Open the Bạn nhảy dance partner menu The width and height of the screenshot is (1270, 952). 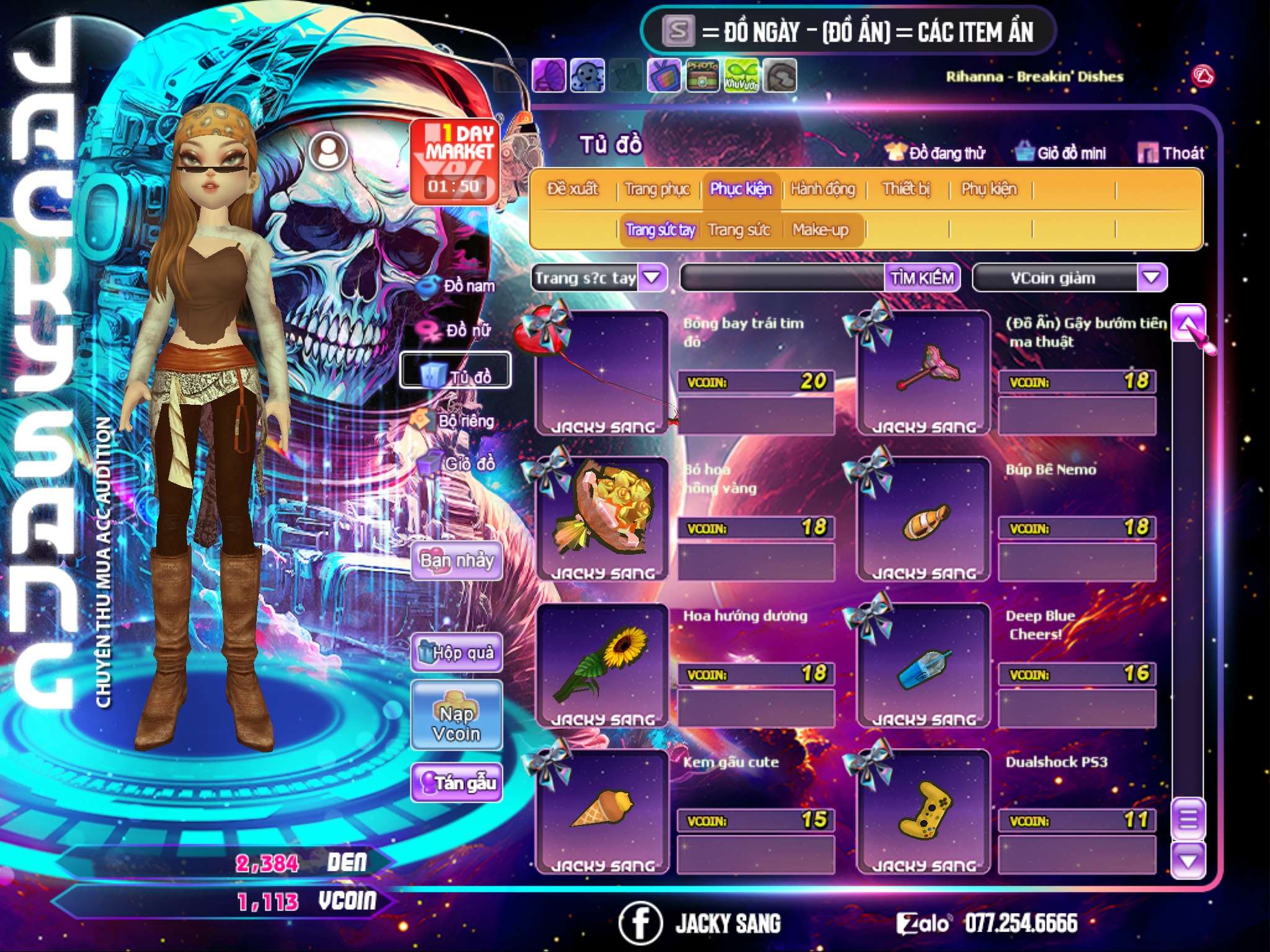coord(457,561)
